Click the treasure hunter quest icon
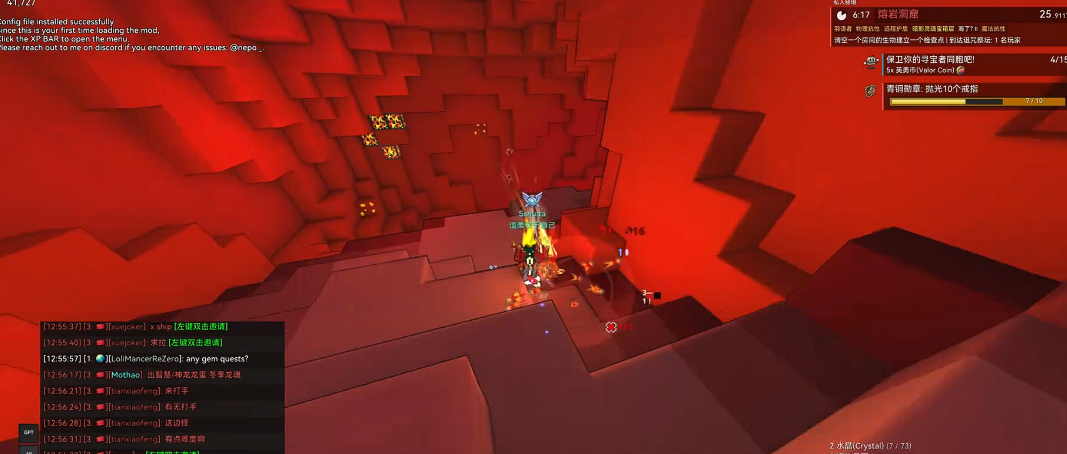 (x=871, y=62)
